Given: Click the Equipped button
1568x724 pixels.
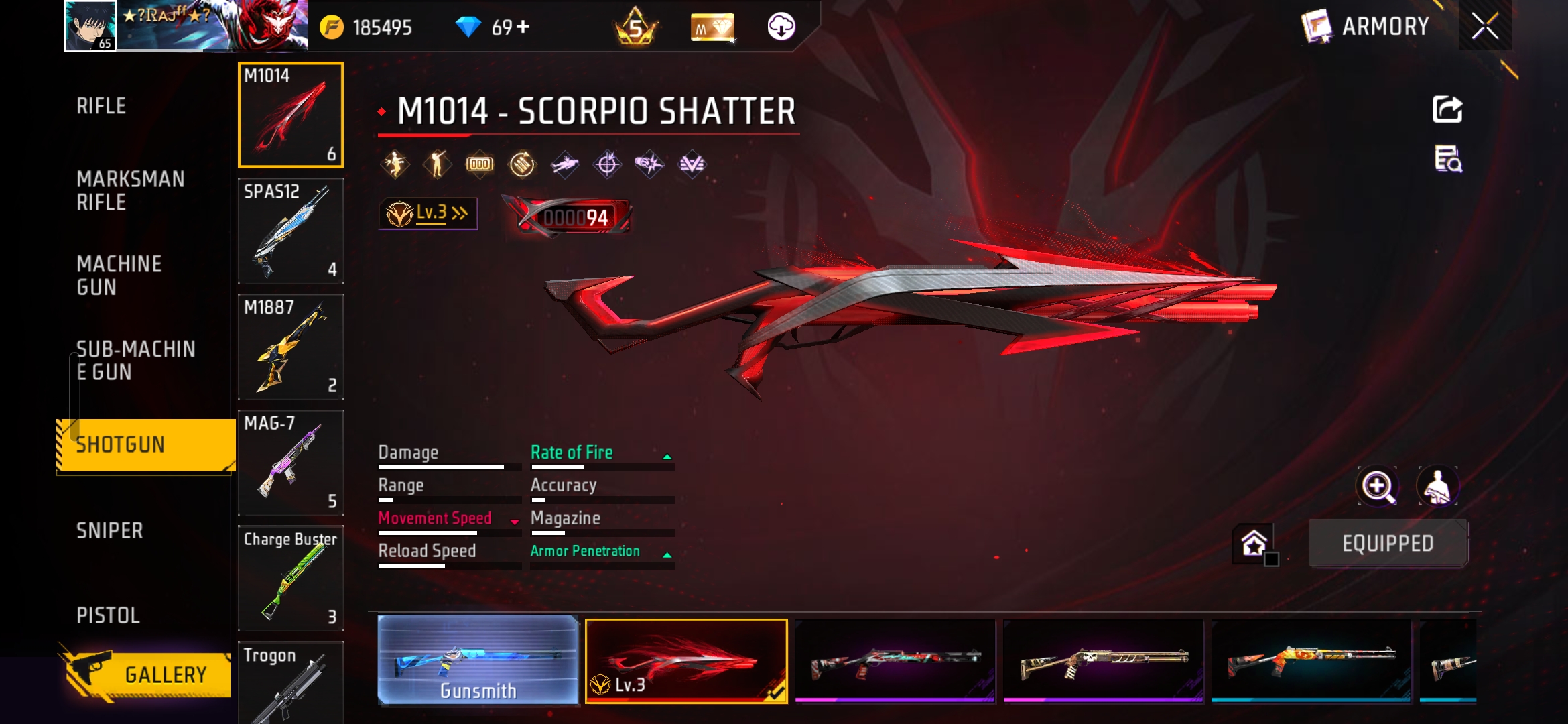Looking at the screenshot, I should (1388, 543).
